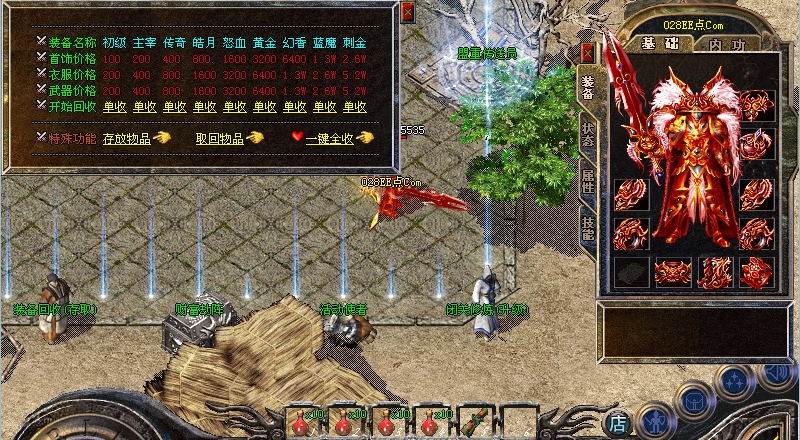
Task: Click 存放物品 to deposit items
Action: tap(127, 138)
